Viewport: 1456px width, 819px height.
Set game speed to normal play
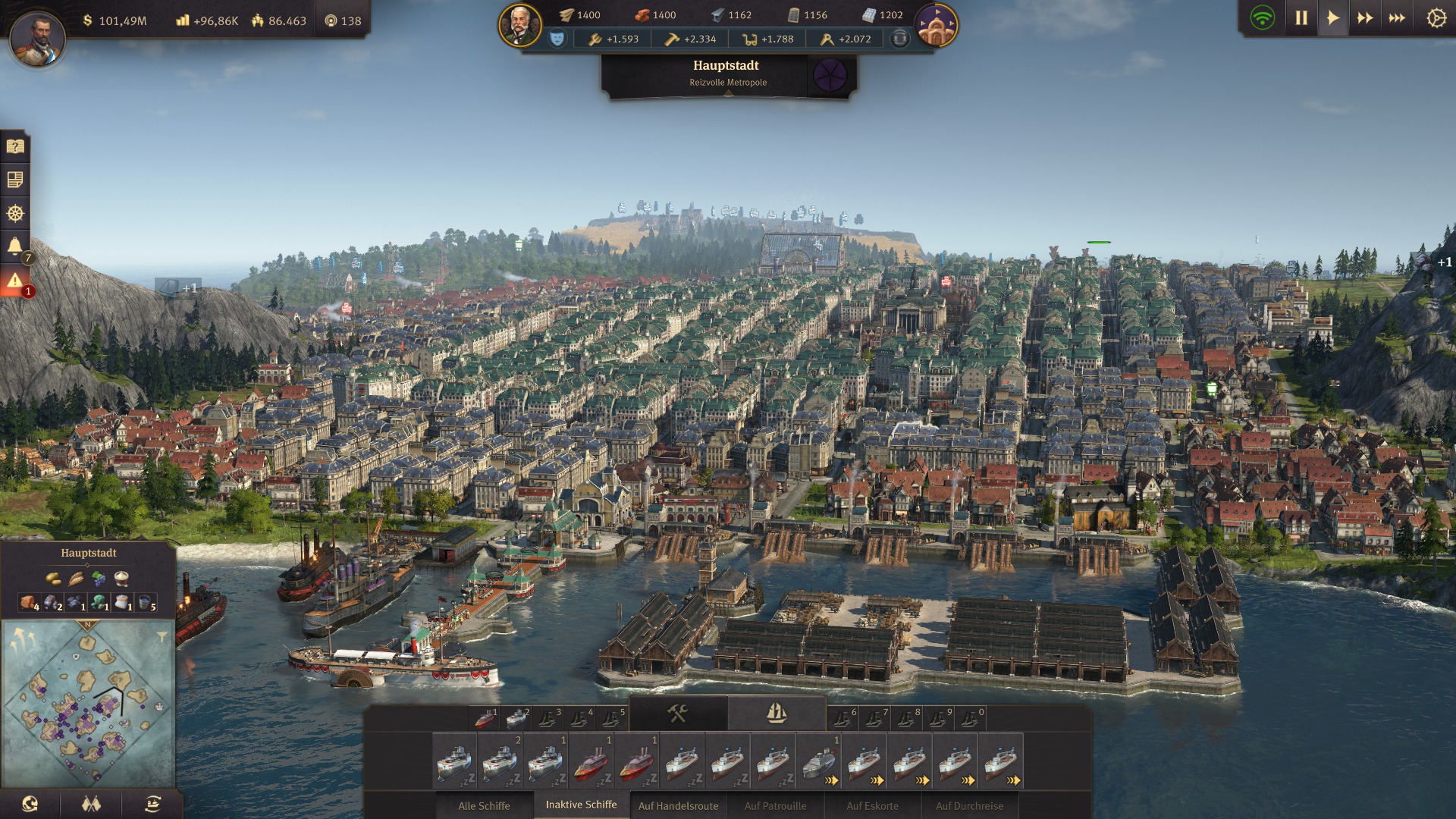pyautogui.click(x=1333, y=18)
